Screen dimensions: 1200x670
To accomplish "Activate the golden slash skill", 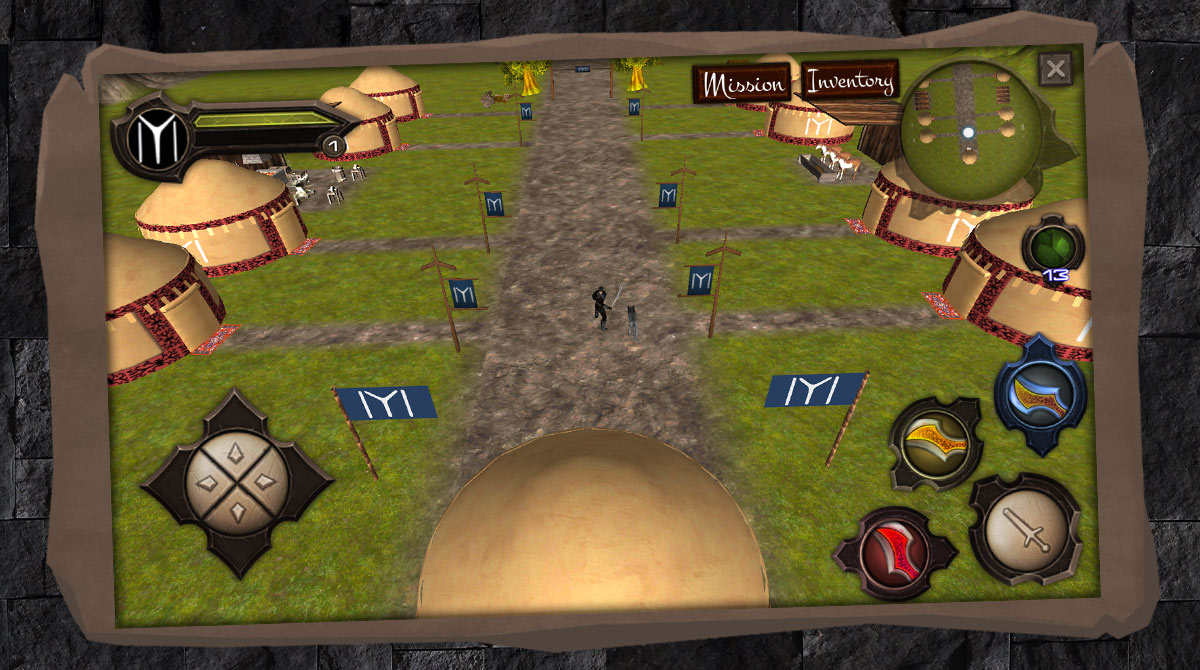I will [935, 443].
